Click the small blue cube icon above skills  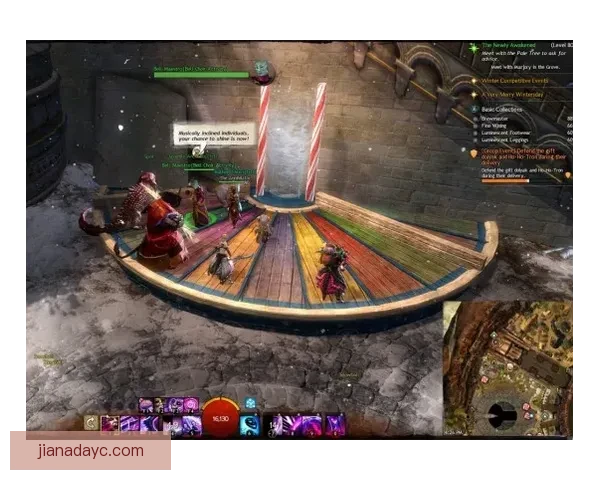(x=250, y=403)
